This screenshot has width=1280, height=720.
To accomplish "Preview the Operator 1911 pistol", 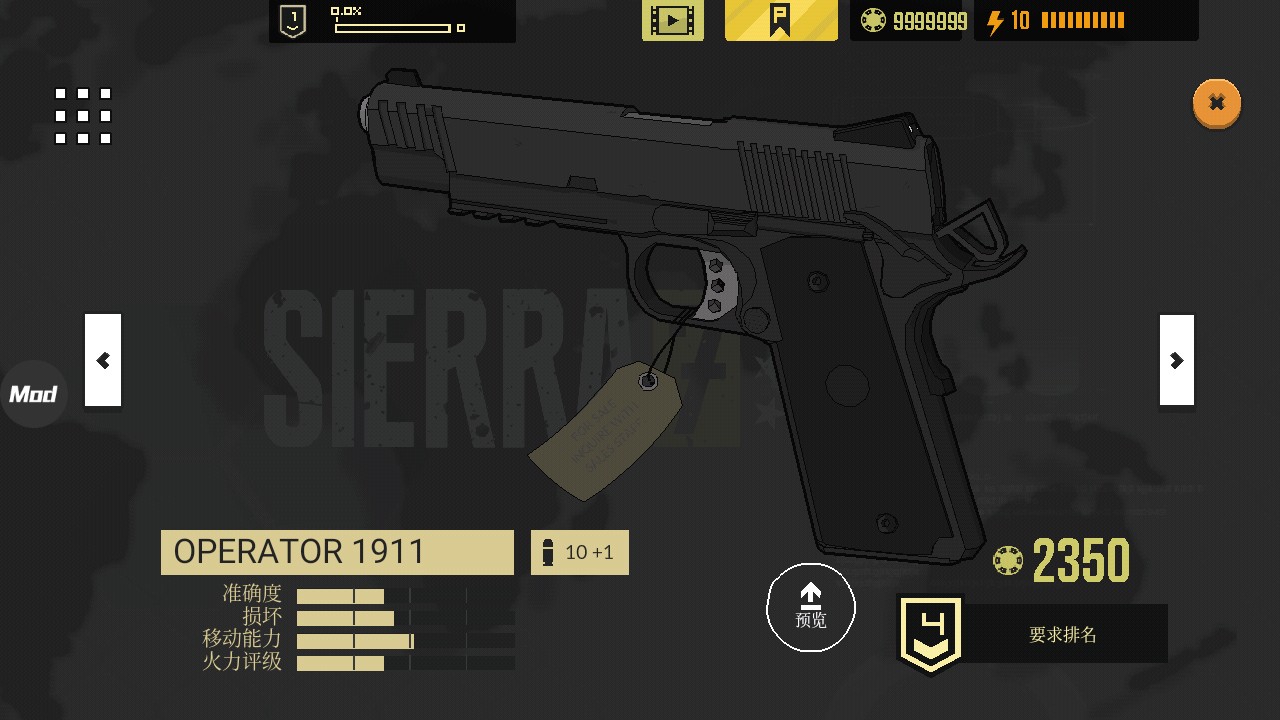I will click(x=810, y=607).
